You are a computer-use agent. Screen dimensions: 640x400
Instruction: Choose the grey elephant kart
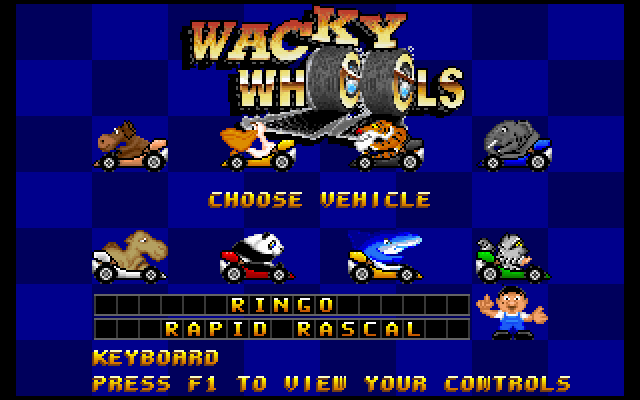[x=515, y=145]
